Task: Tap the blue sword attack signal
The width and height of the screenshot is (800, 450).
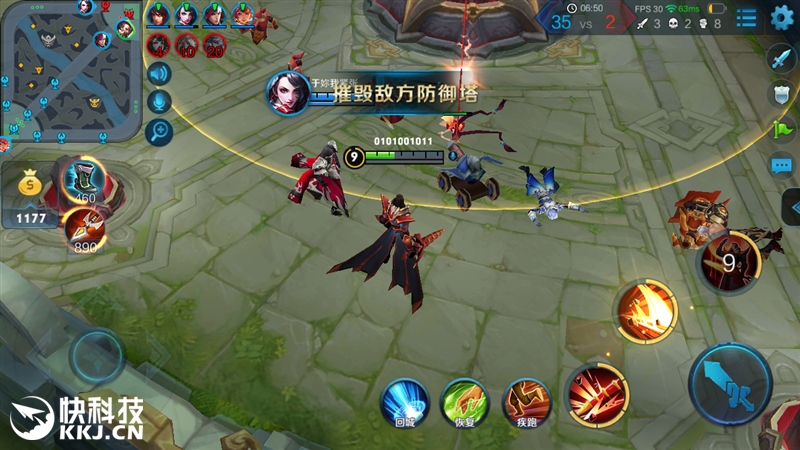Action: 781,58
